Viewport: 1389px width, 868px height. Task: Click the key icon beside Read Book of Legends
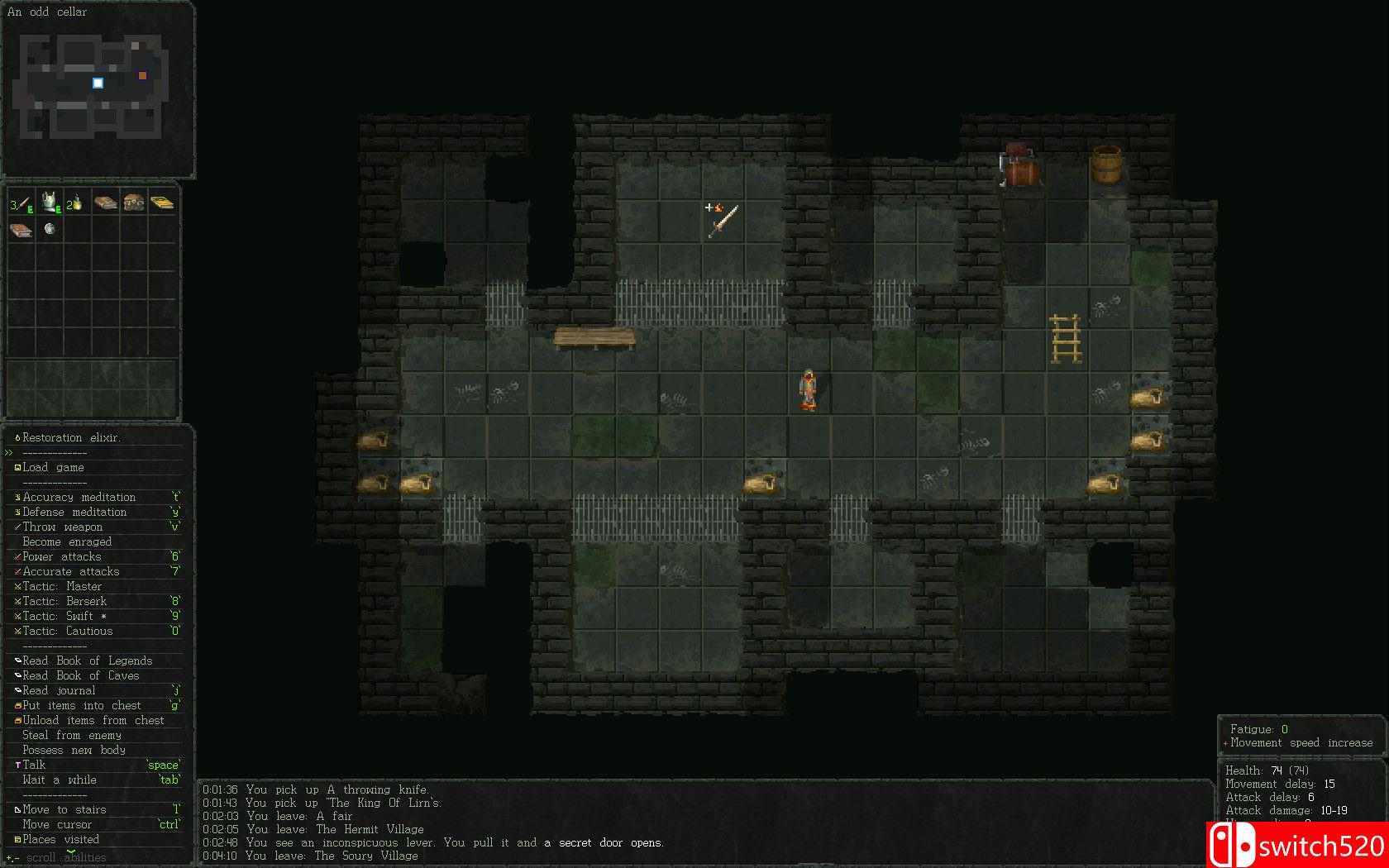[17, 660]
